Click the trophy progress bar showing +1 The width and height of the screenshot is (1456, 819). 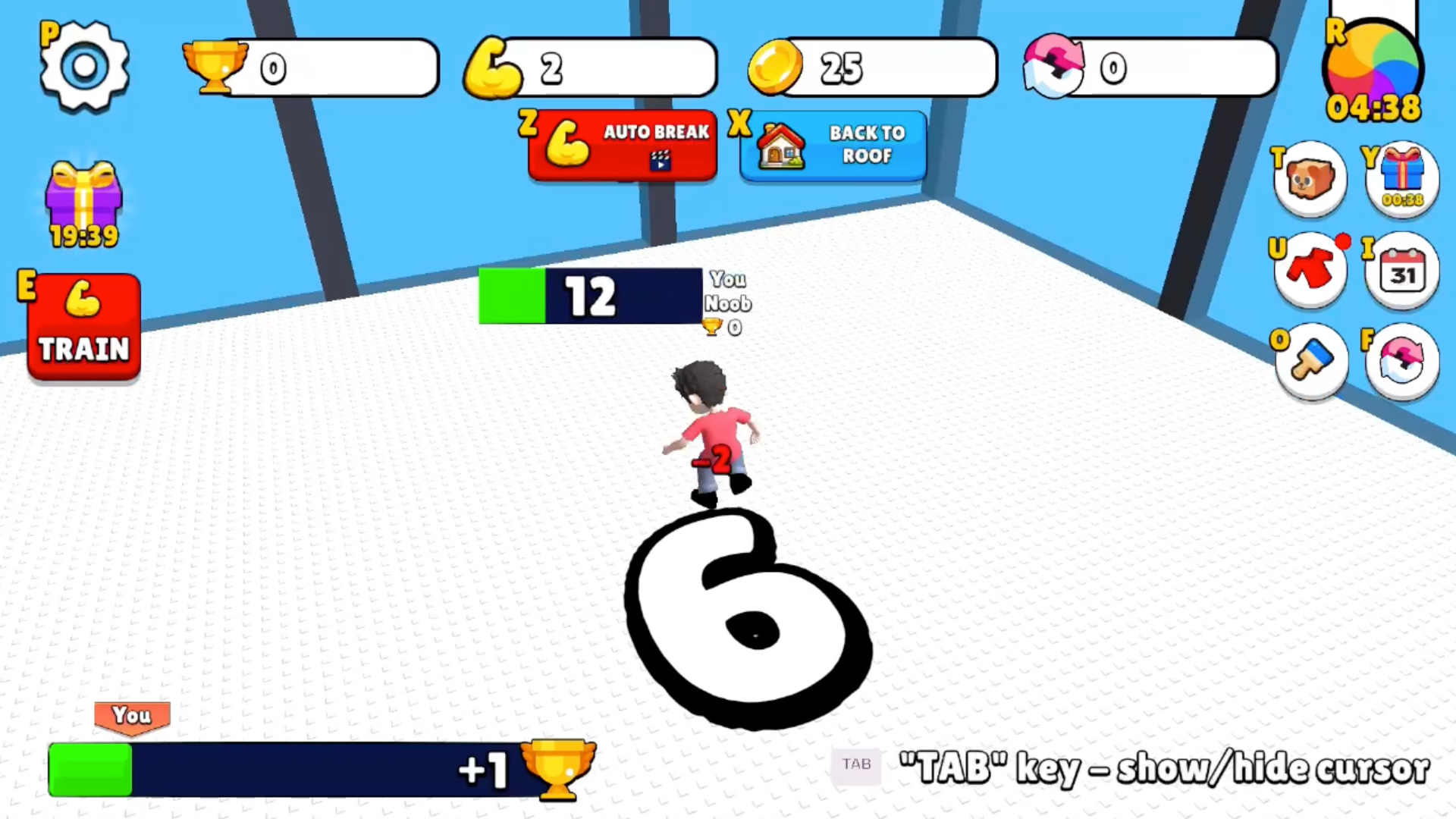(318, 770)
